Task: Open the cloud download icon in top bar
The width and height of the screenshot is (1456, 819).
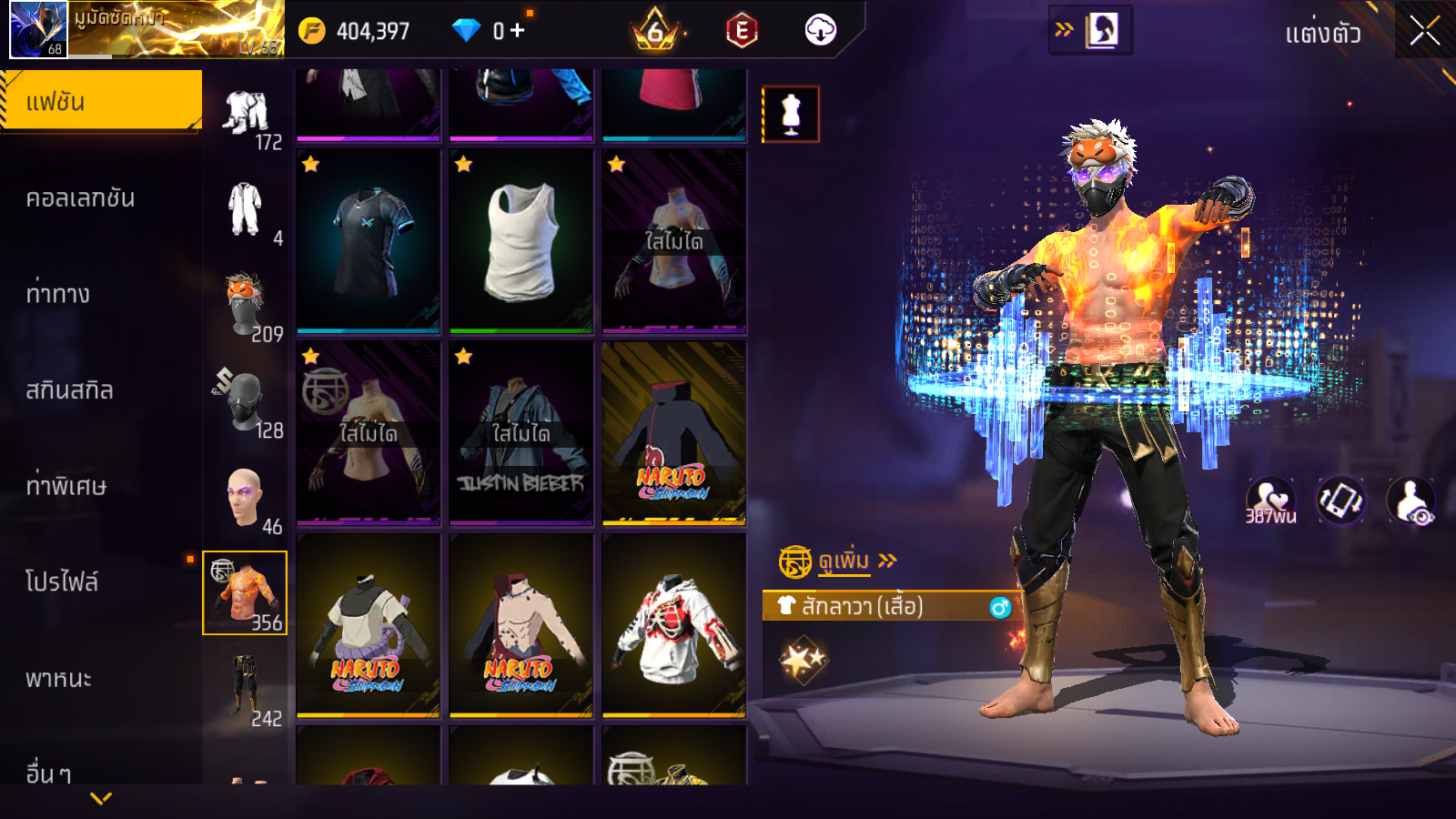Action: (x=820, y=31)
